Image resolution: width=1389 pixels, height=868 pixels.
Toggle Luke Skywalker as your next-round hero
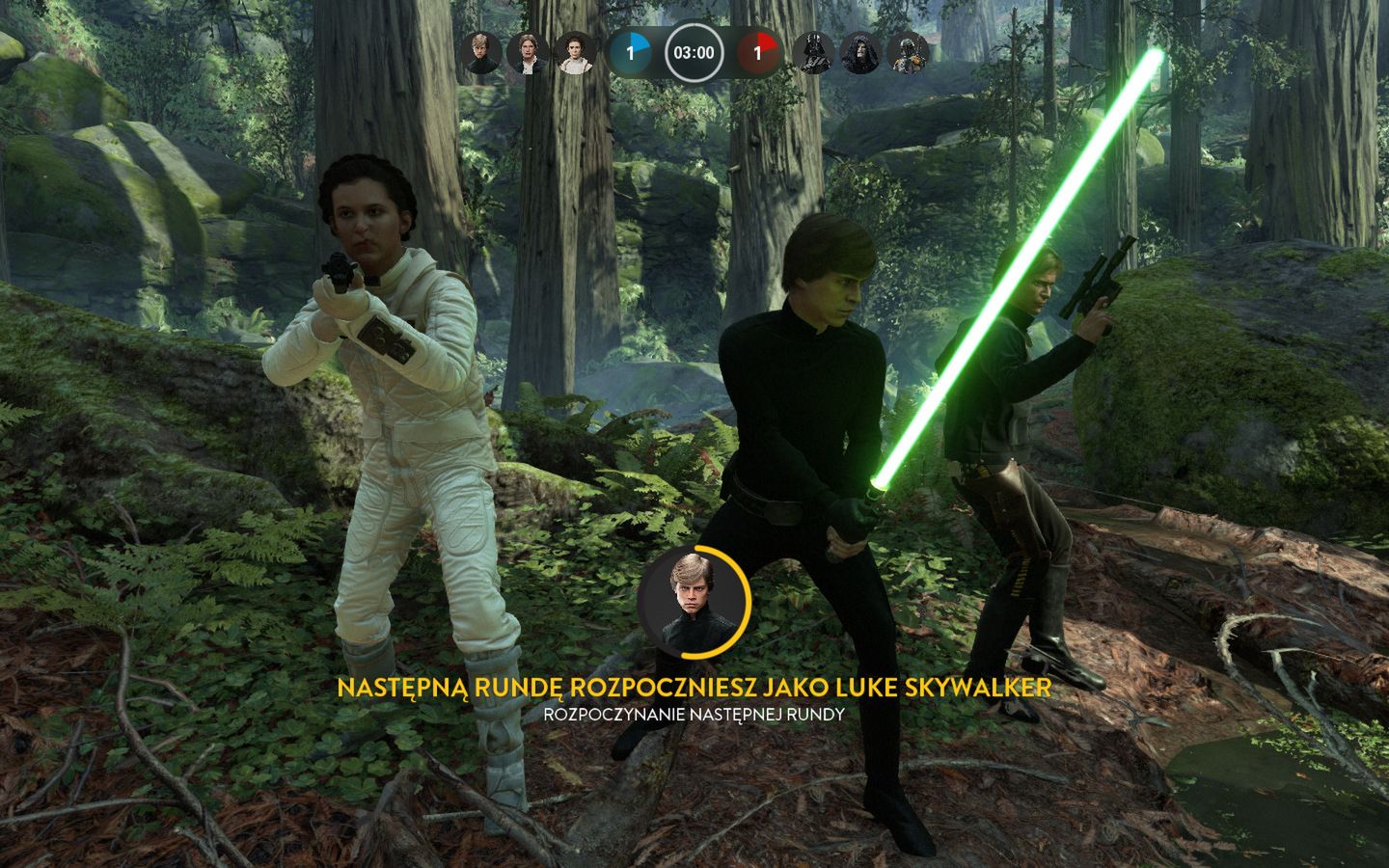pos(696,600)
